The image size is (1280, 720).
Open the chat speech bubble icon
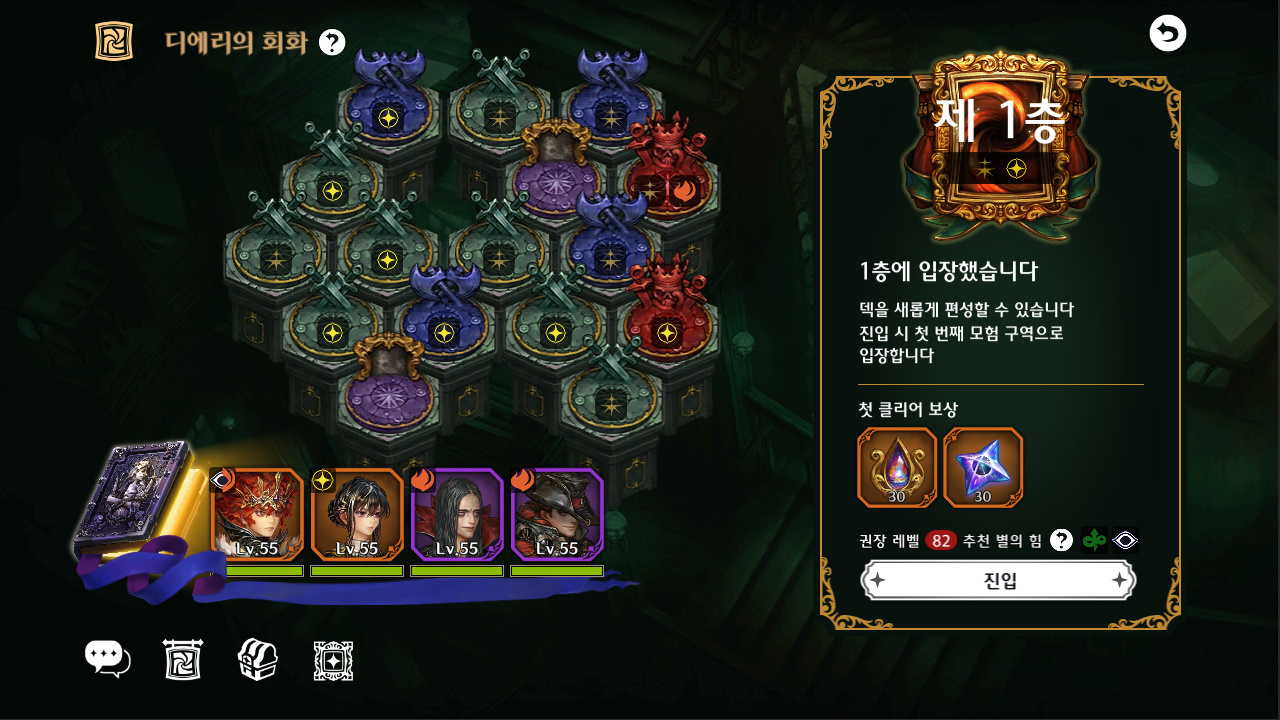tap(108, 660)
